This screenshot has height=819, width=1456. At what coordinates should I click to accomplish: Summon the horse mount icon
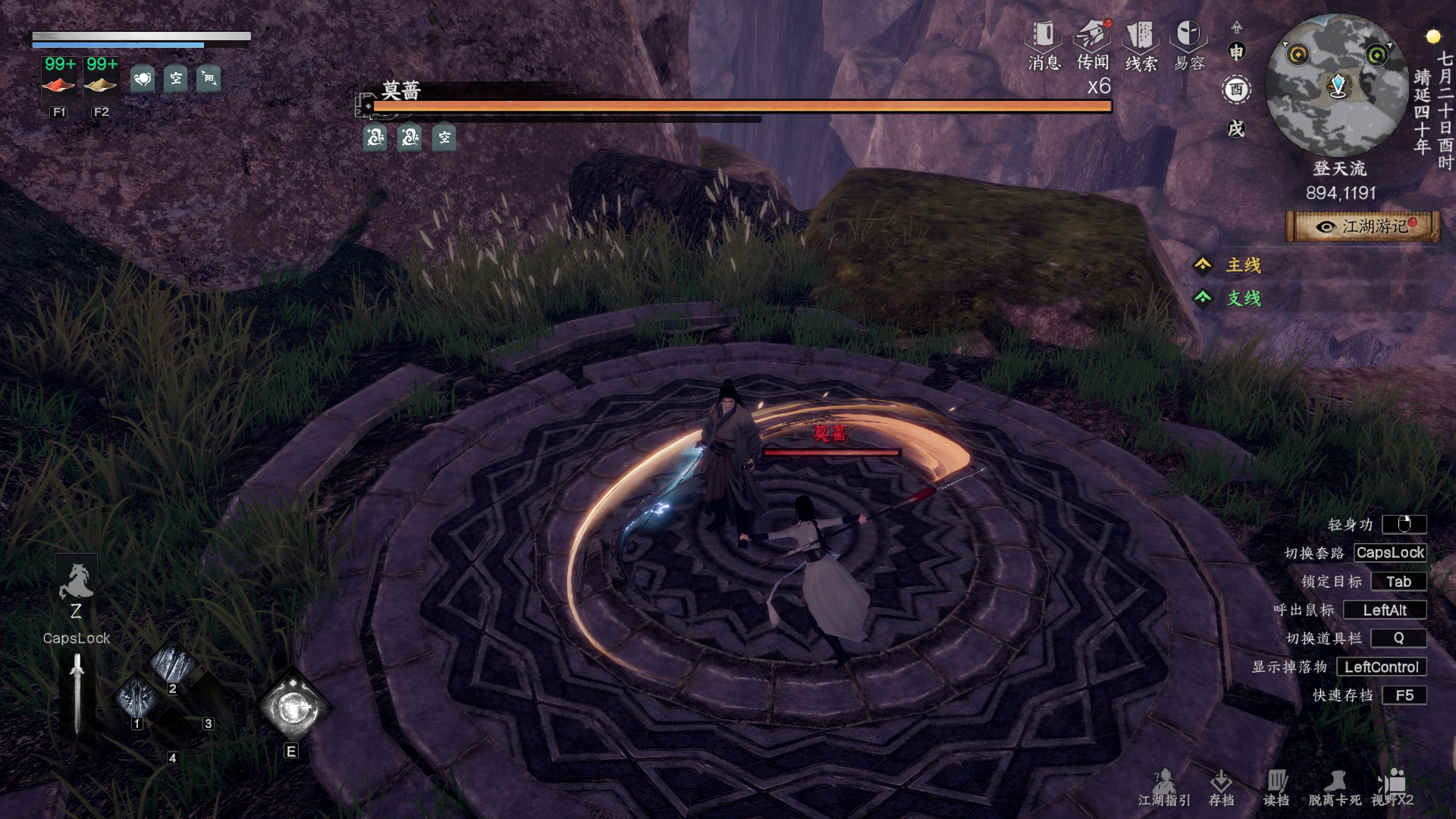(76, 582)
